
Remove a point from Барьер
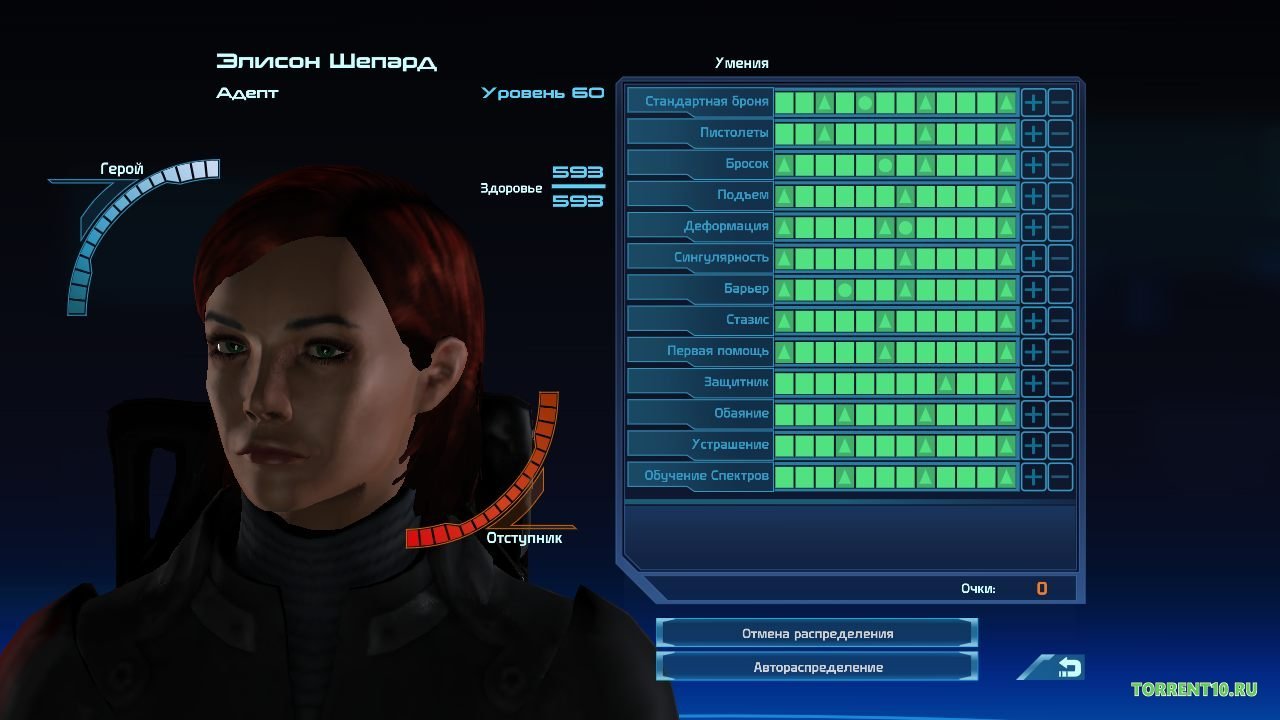click(x=1060, y=289)
